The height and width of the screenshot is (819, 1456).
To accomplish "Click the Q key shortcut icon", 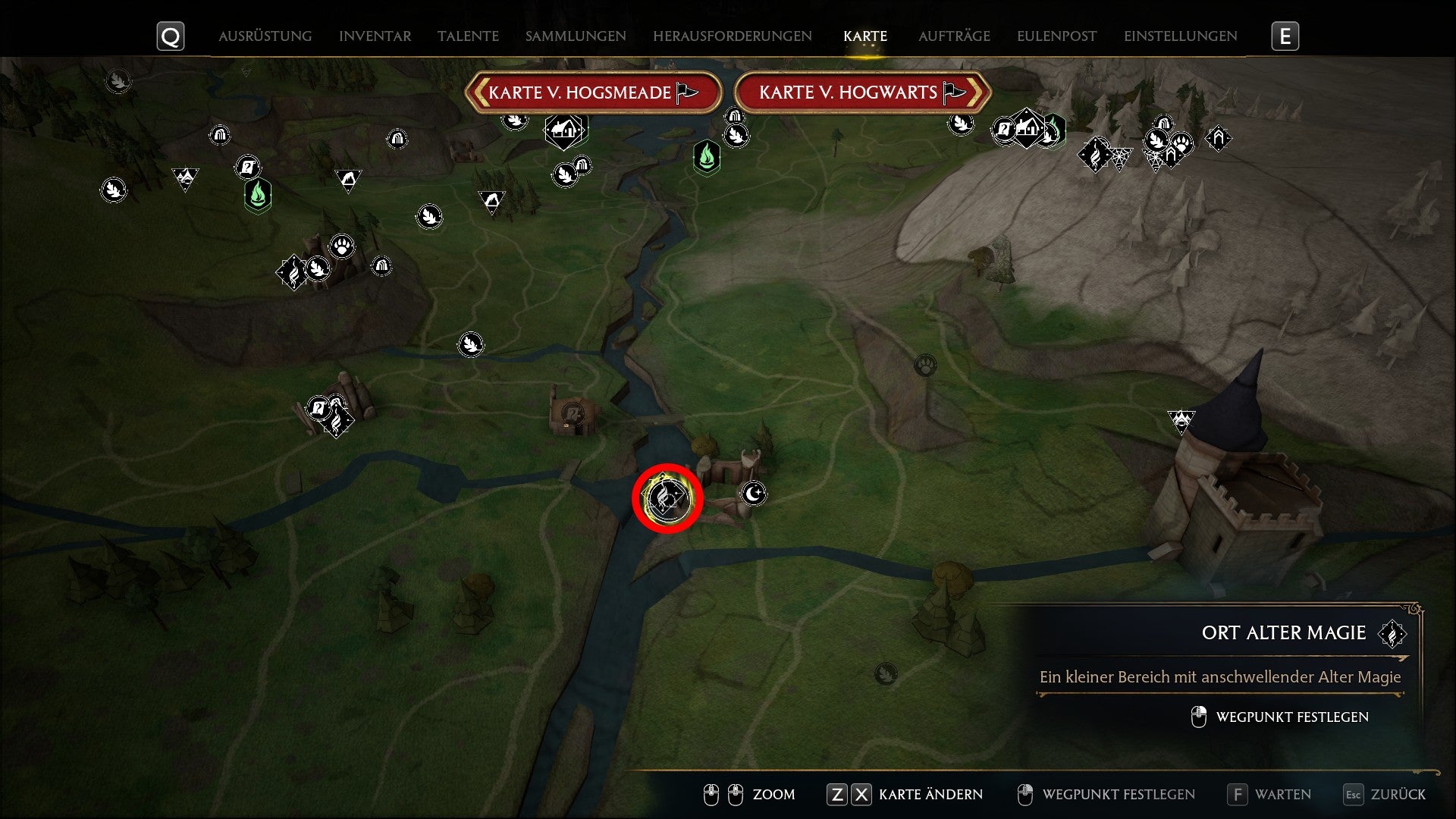I will (x=171, y=35).
